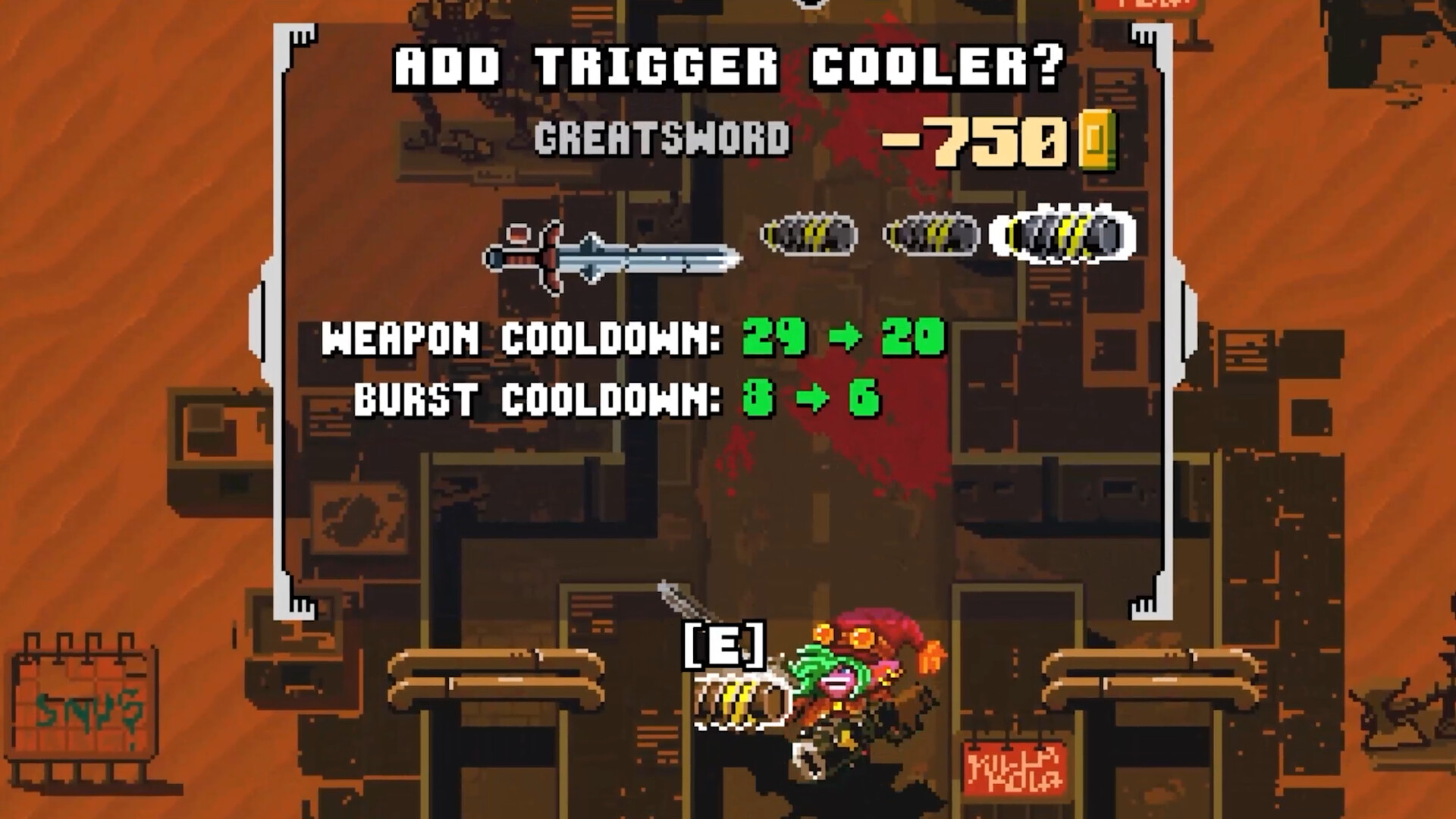Click the ADD TRIGGER COOLER? title text
This screenshot has height=819, width=1456.
[x=726, y=68]
